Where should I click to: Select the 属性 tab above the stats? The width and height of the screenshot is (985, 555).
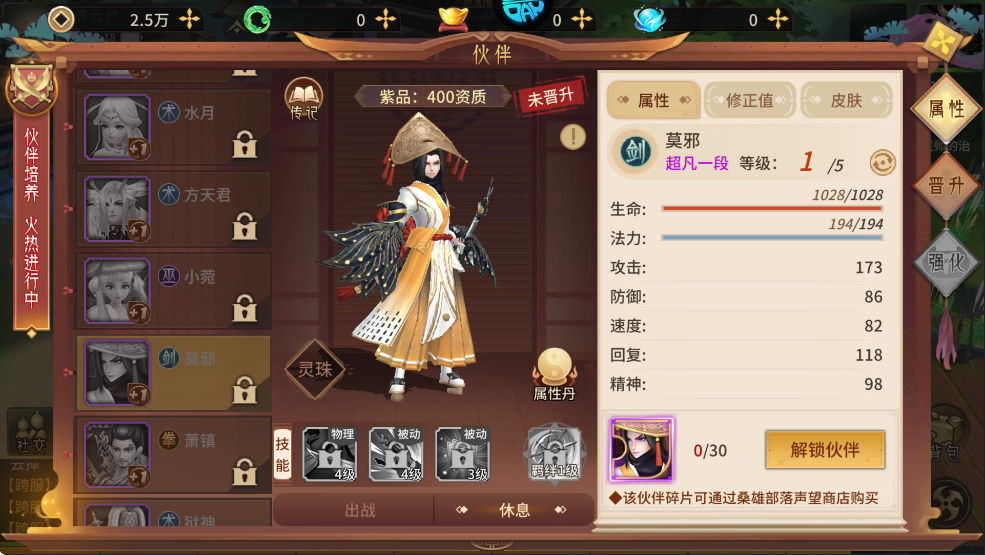653,100
